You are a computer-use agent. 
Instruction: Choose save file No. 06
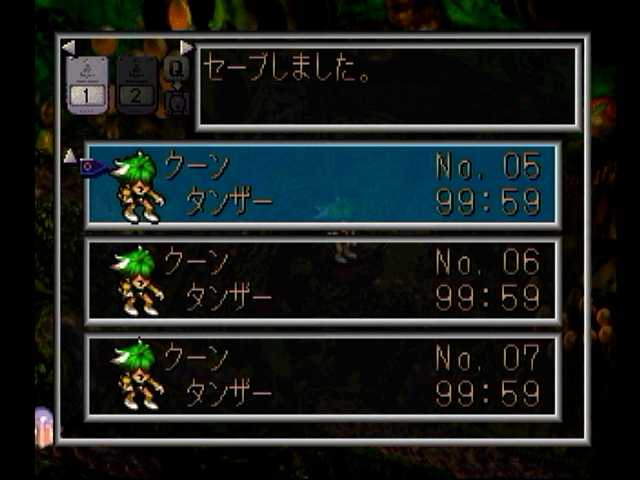click(x=322, y=280)
